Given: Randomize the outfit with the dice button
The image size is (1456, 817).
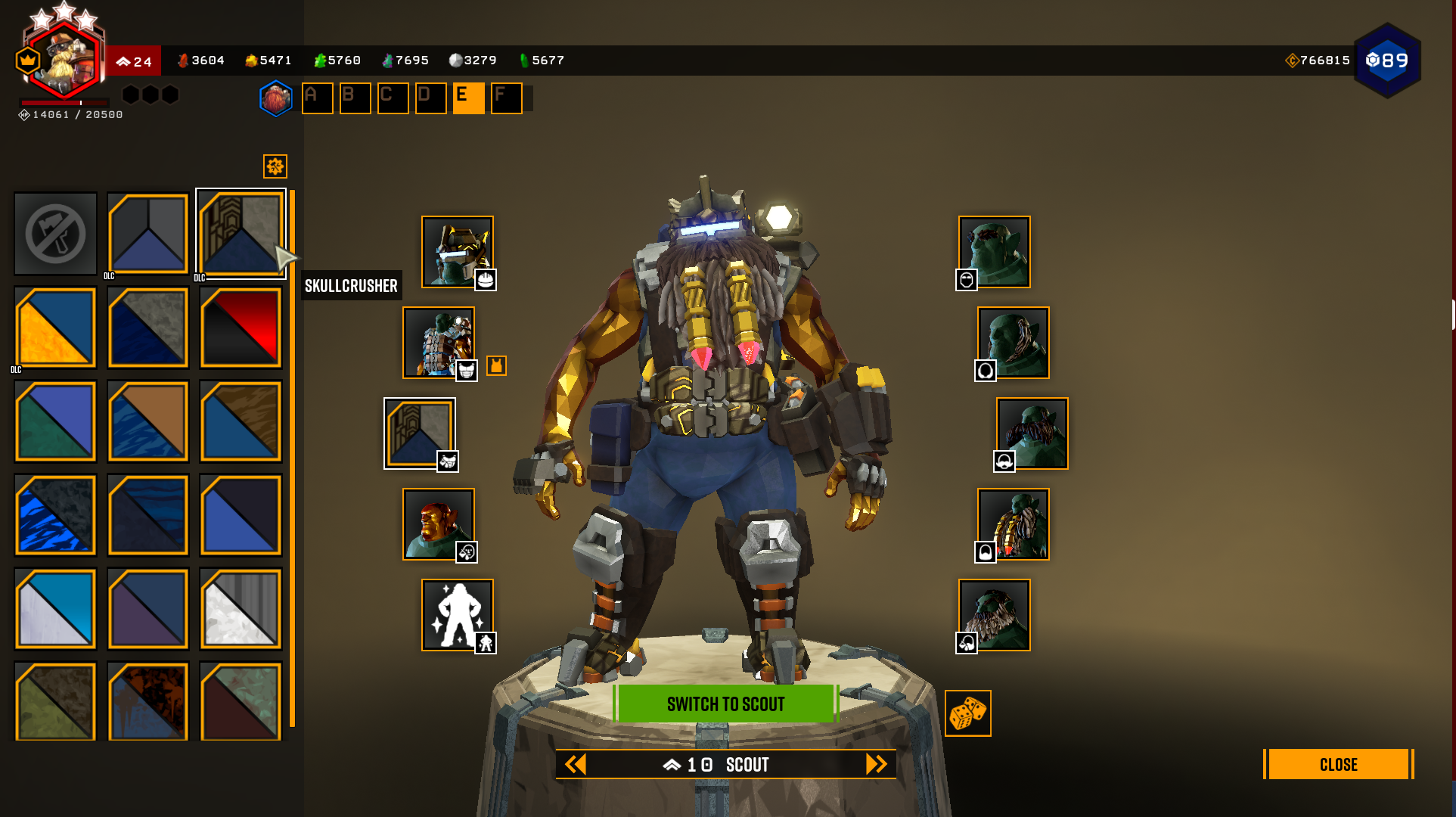Looking at the screenshot, I should click(x=967, y=713).
